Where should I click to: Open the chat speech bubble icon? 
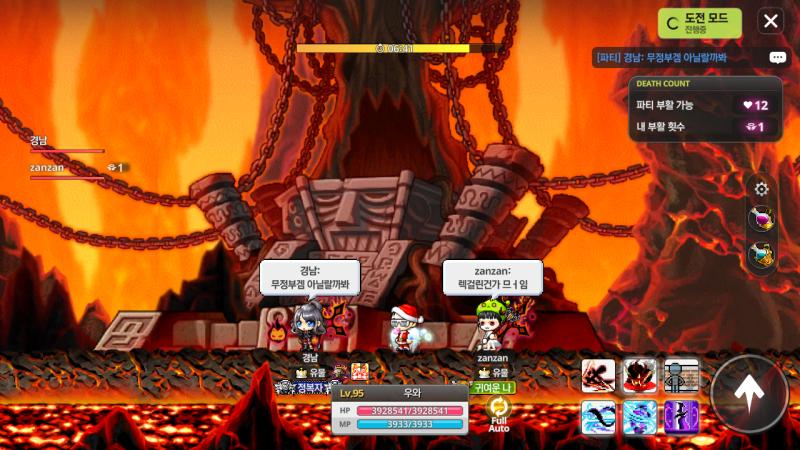777,58
